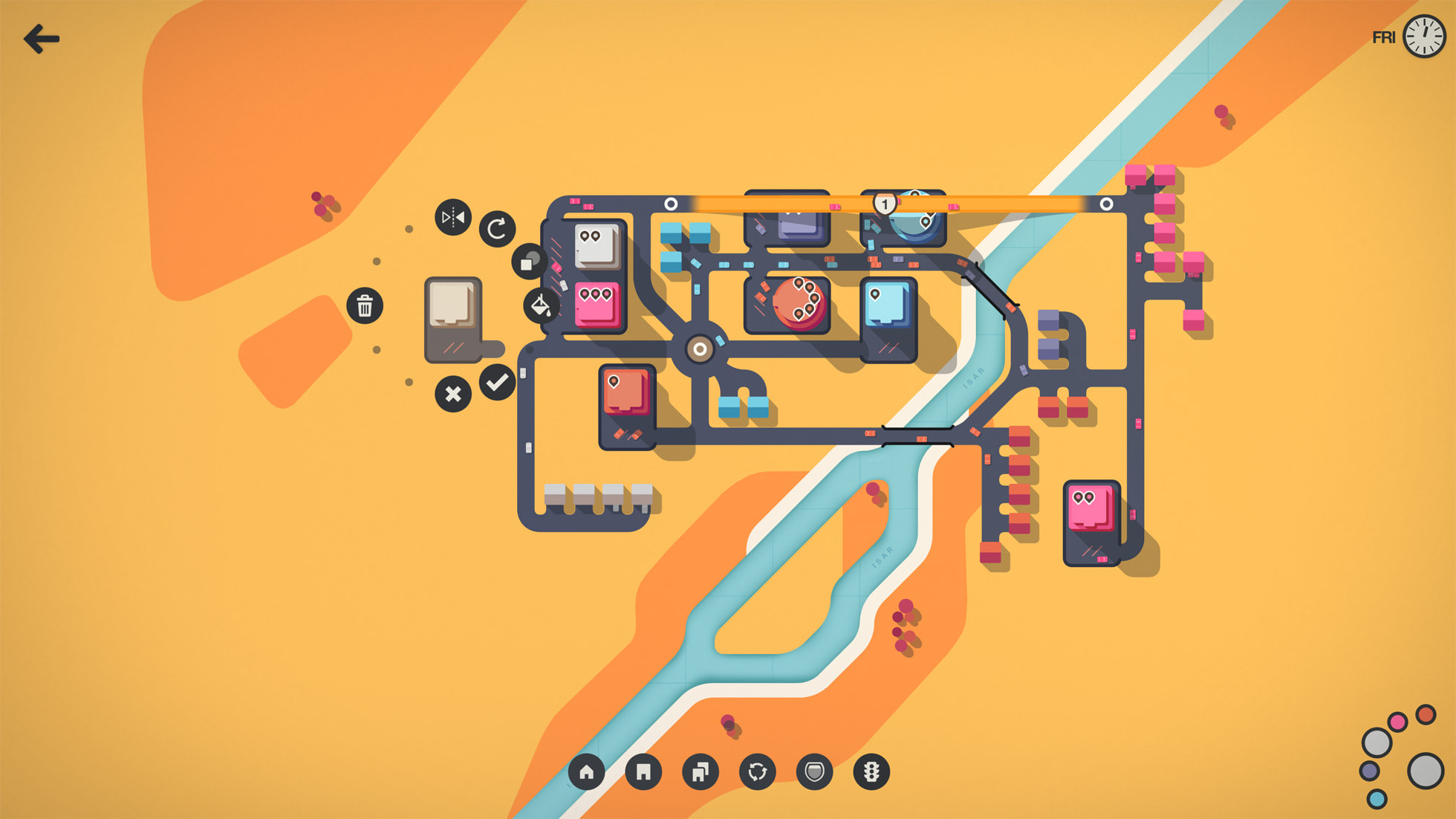Choose the purple color swatch
Screen dimensions: 1456x819
click(1370, 771)
